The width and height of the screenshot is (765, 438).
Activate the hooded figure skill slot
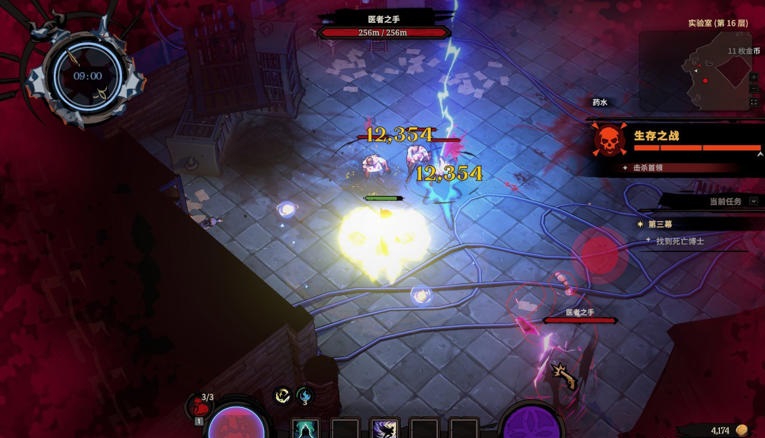pos(306,430)
